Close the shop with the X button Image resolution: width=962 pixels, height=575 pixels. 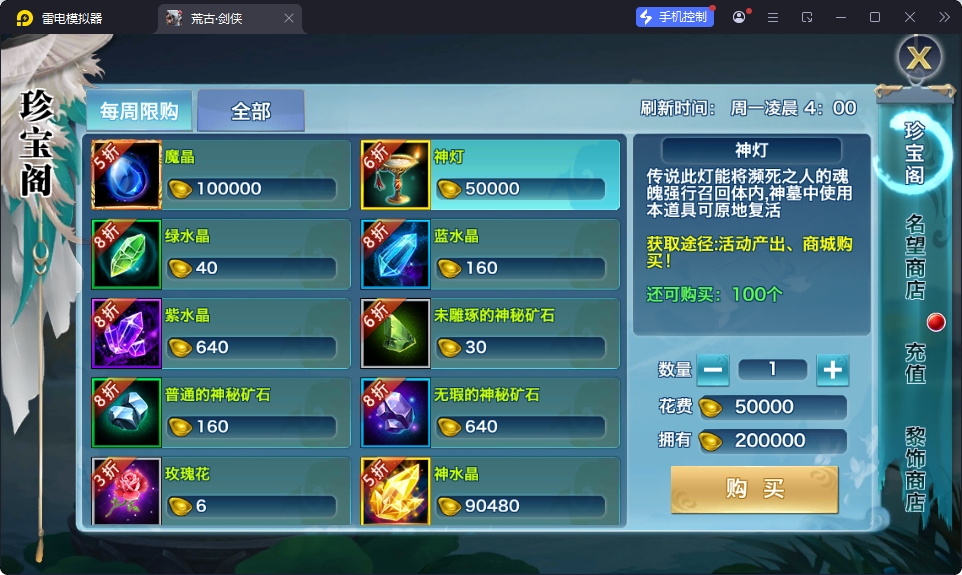918,58
